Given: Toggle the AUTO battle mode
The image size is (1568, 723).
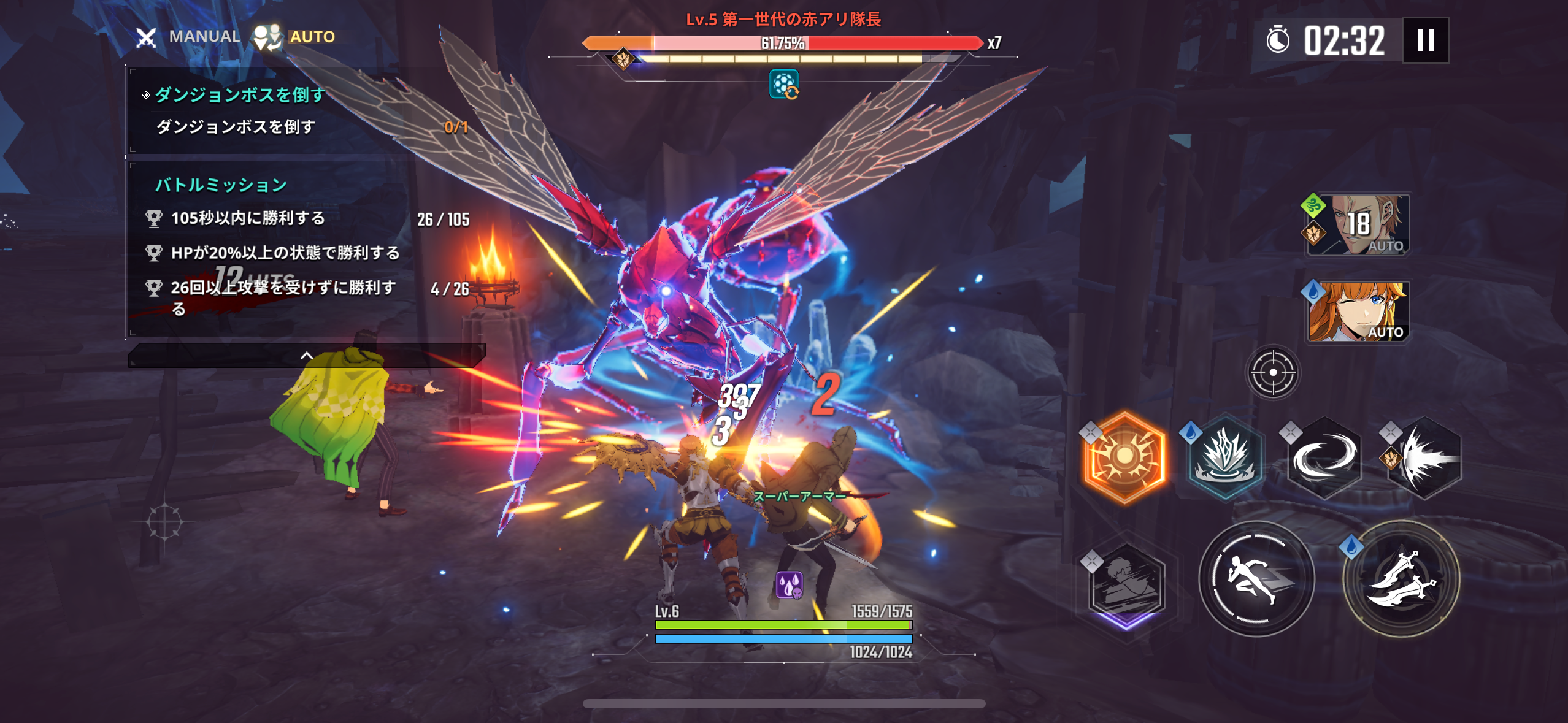Looking at the screenshot, I should (295, 37).
